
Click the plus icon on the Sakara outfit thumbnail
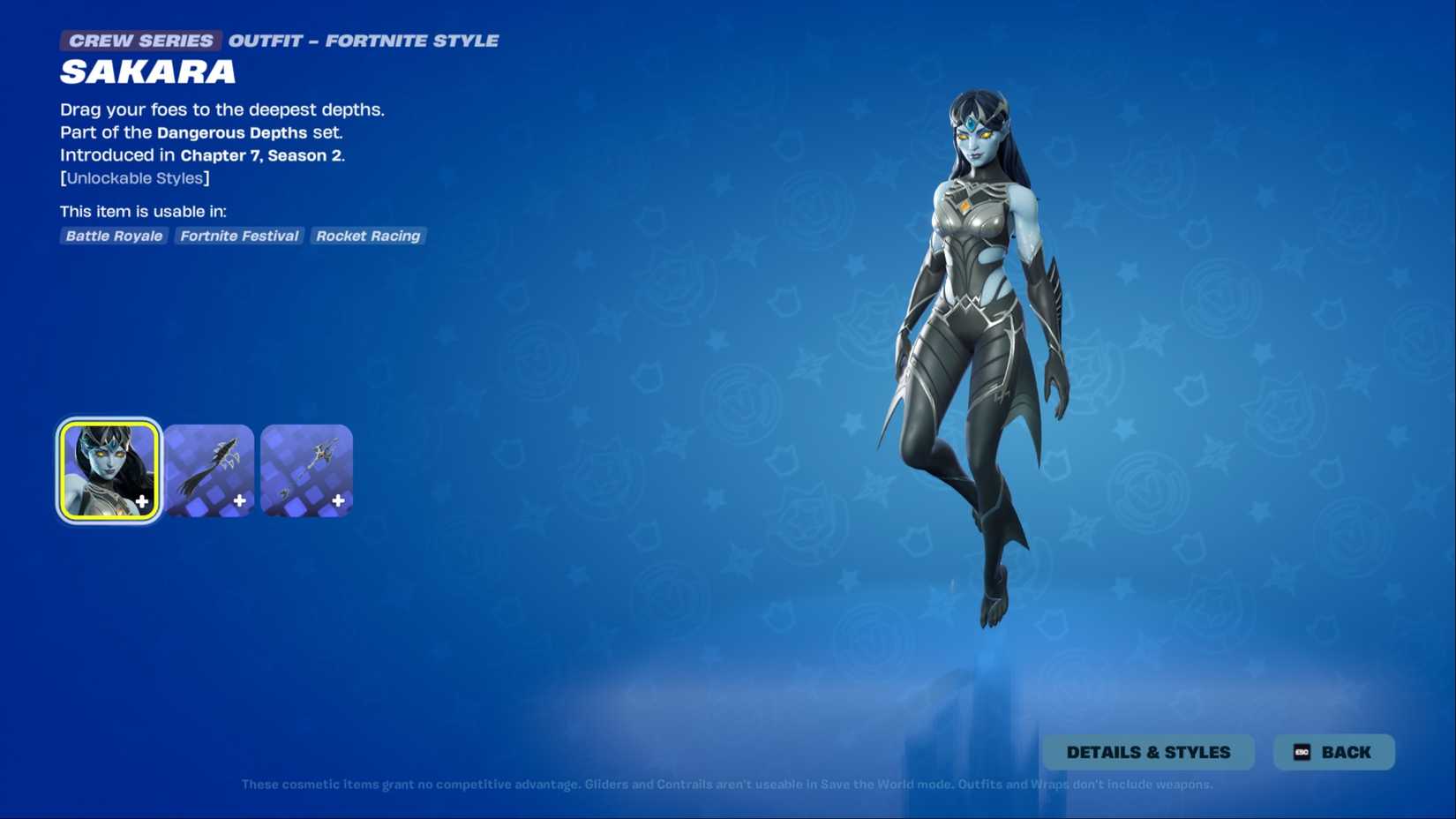click(x=144, y=501)
